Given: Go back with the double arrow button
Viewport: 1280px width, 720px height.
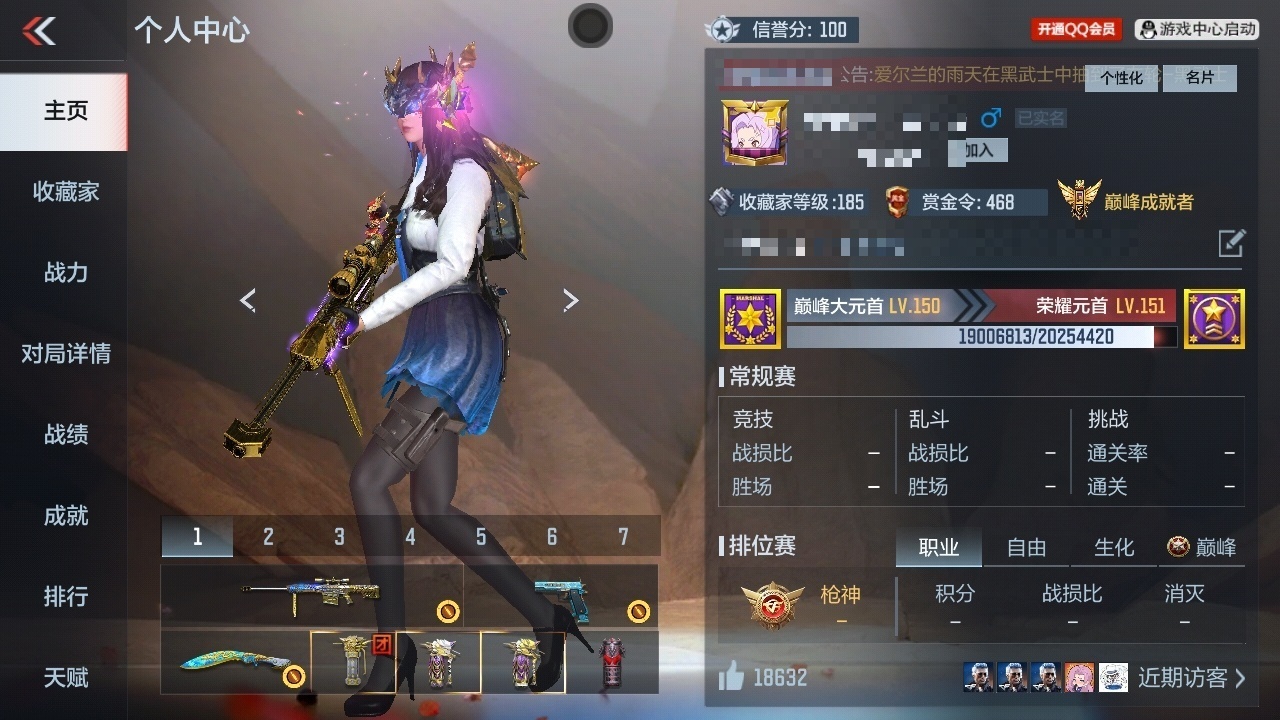Looking at the screenshot, I should coord(40,31).
